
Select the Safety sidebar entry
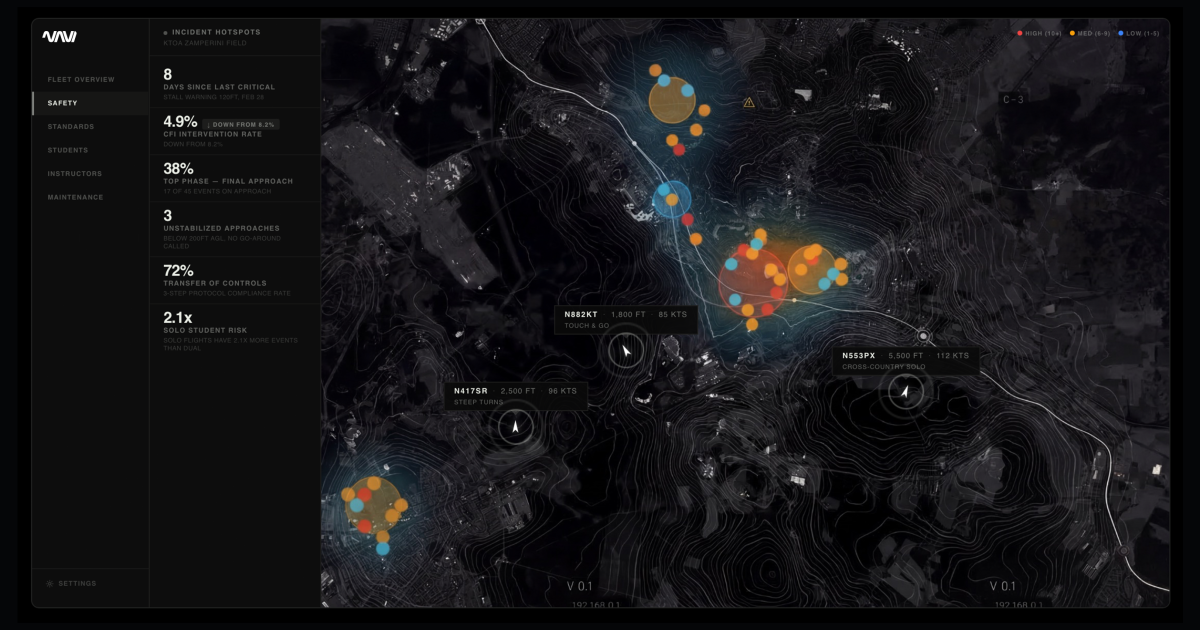point(62,103)
